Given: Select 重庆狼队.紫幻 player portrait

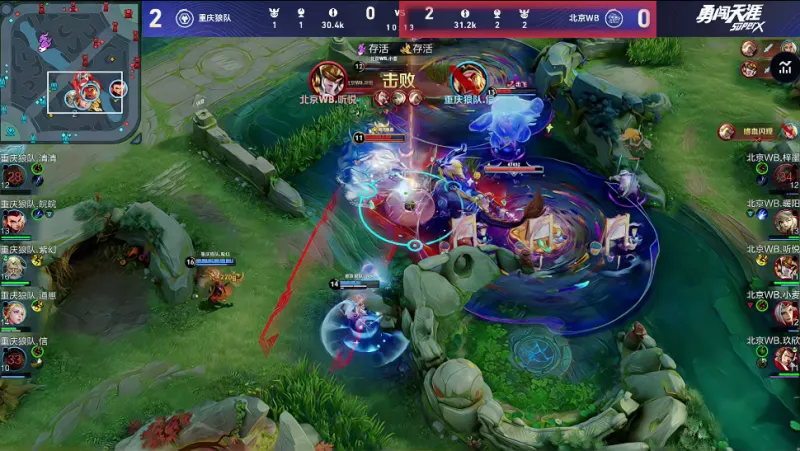Looking at the screenshot, I should (14, 268).
